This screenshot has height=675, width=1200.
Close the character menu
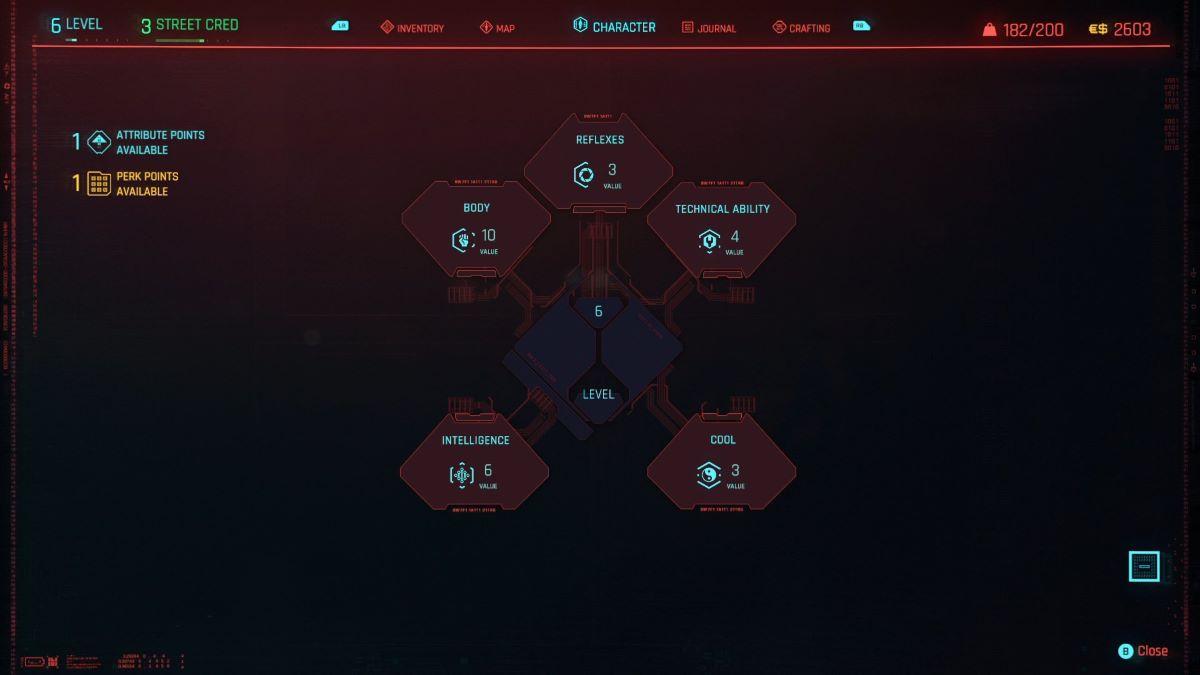click(x=1143, y=651)
